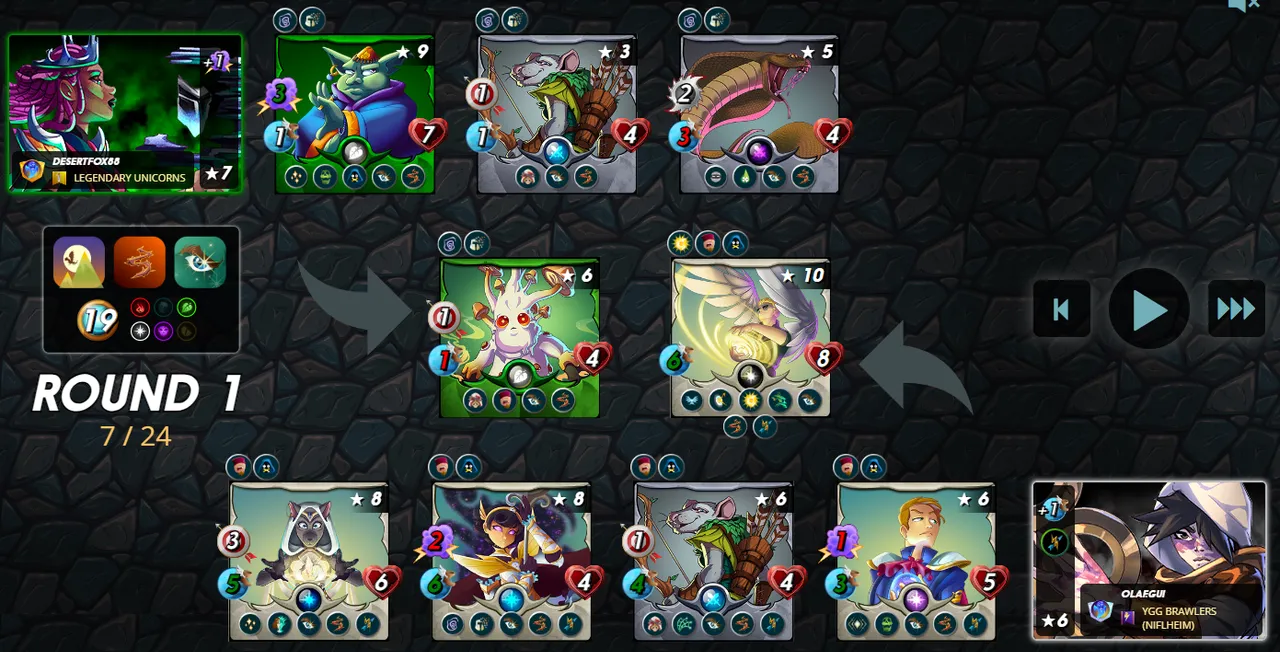Show the orange claw ruleset icon
The height and width of the screenshot is (652, 1280).
point(139,262)
